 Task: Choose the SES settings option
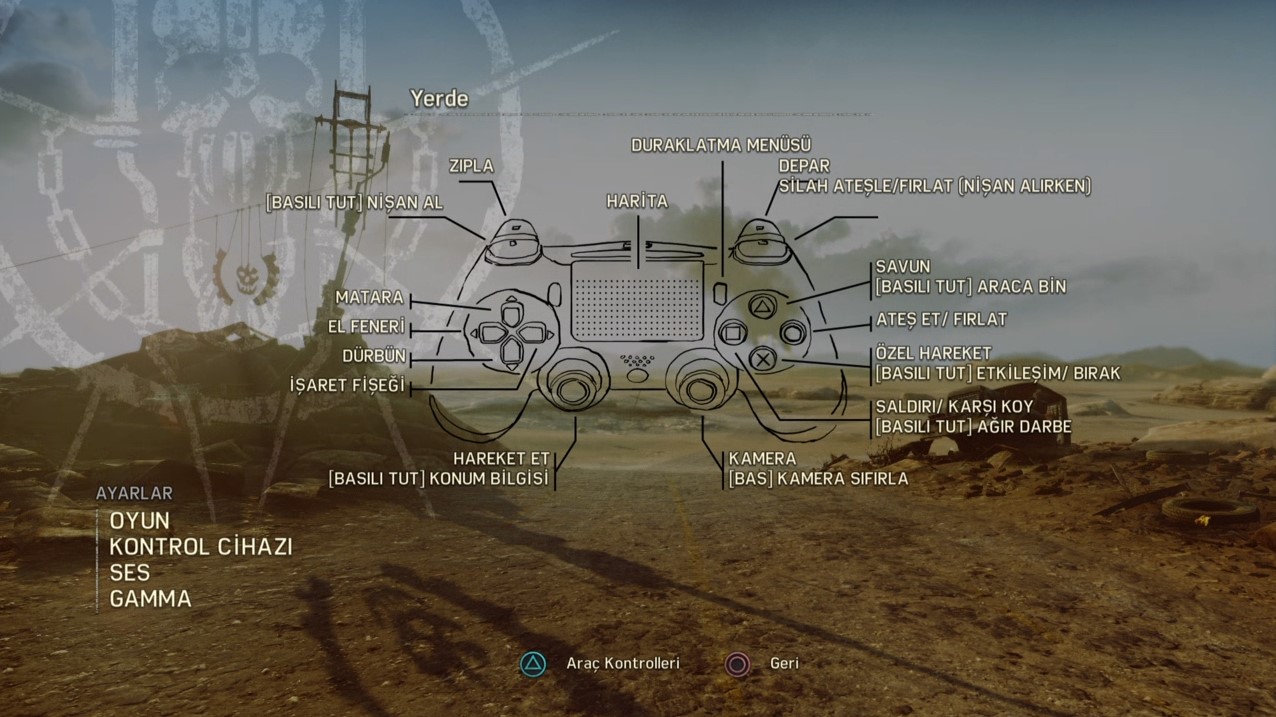coord(130,573)
